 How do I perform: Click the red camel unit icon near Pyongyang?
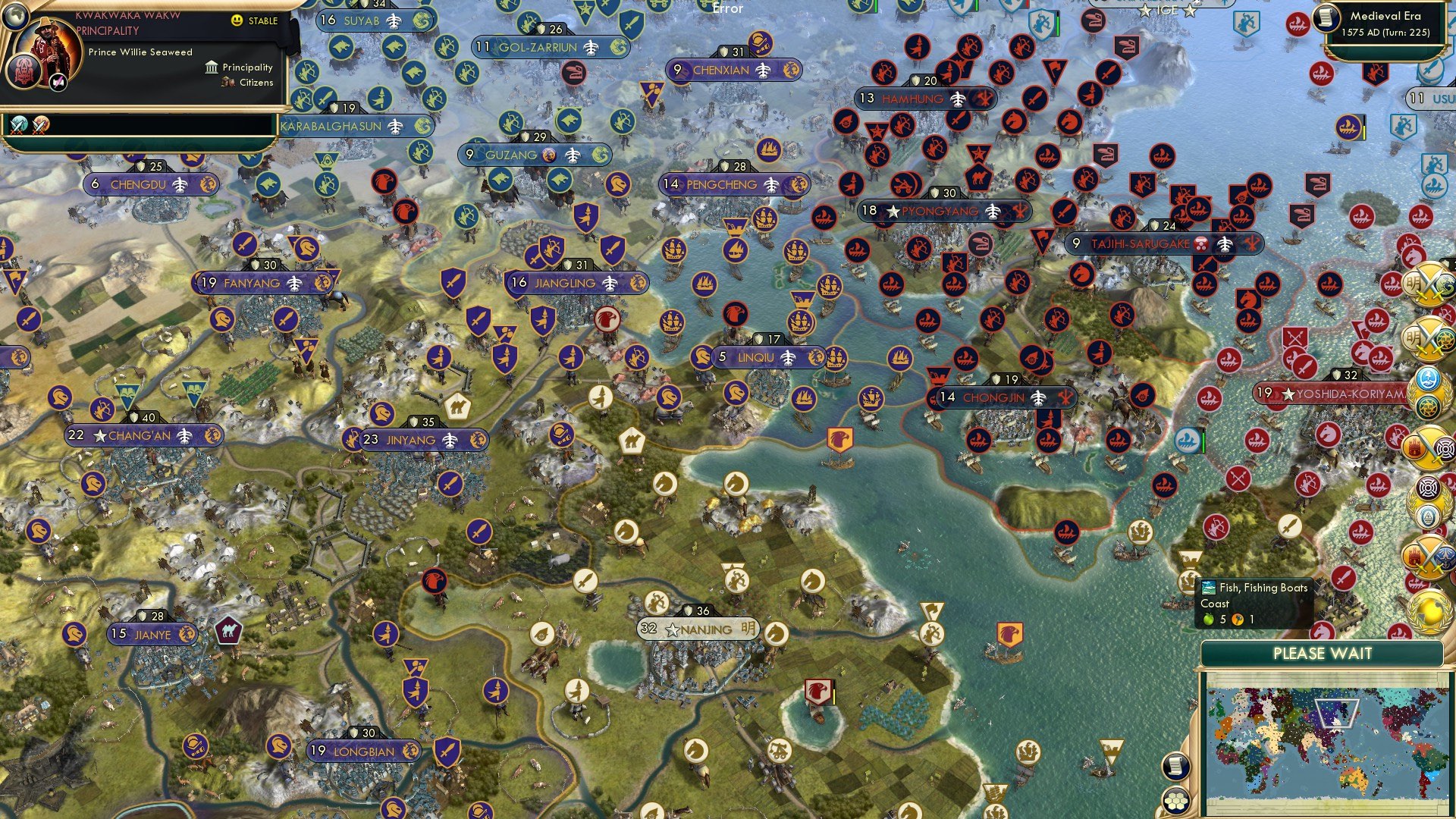coord(981,177)
